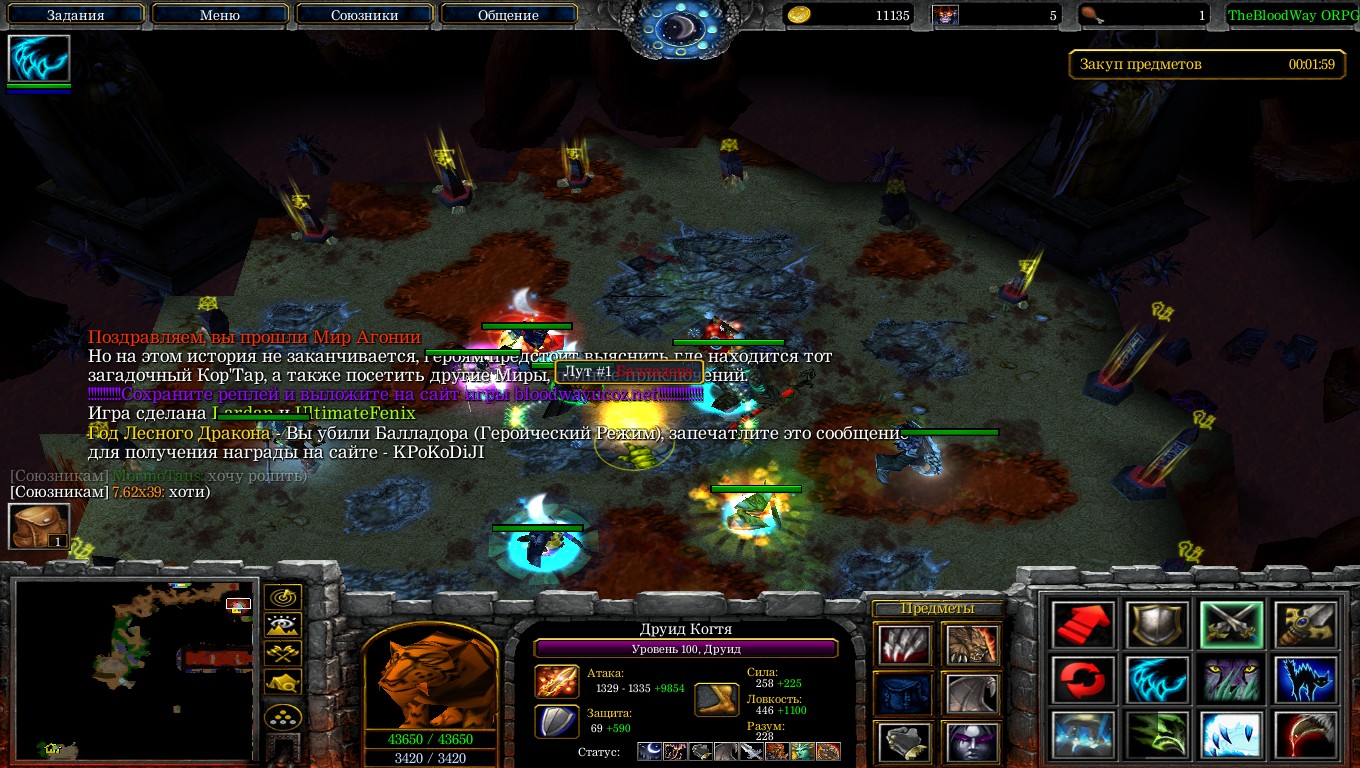Viewport: 1360px width, 768px height.
Task: Toggle creep camp display tent button
Action: pos(284,683)
